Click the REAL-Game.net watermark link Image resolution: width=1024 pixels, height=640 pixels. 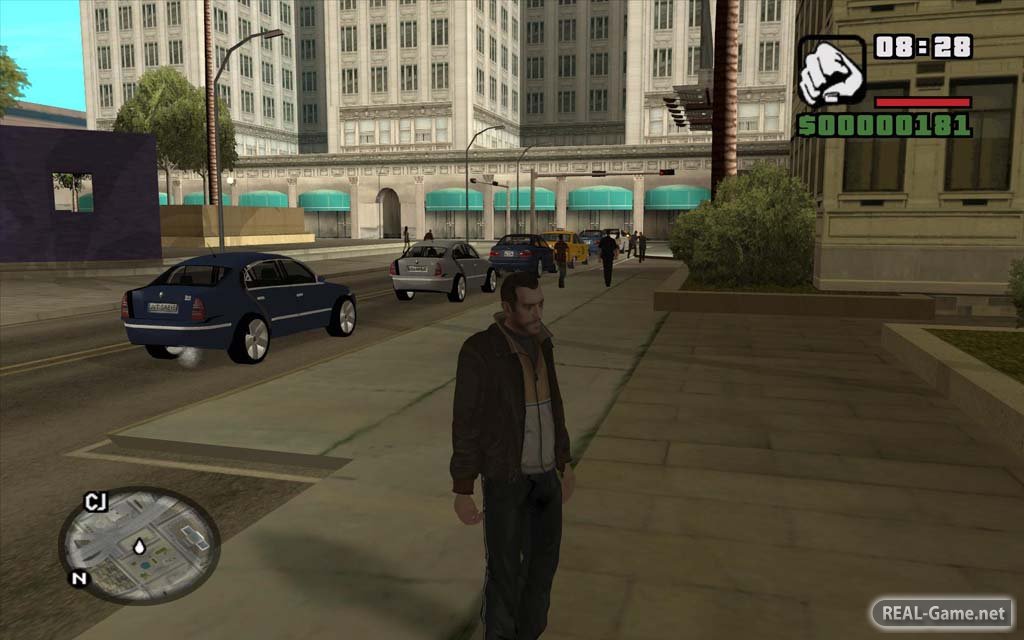(942, 612)
